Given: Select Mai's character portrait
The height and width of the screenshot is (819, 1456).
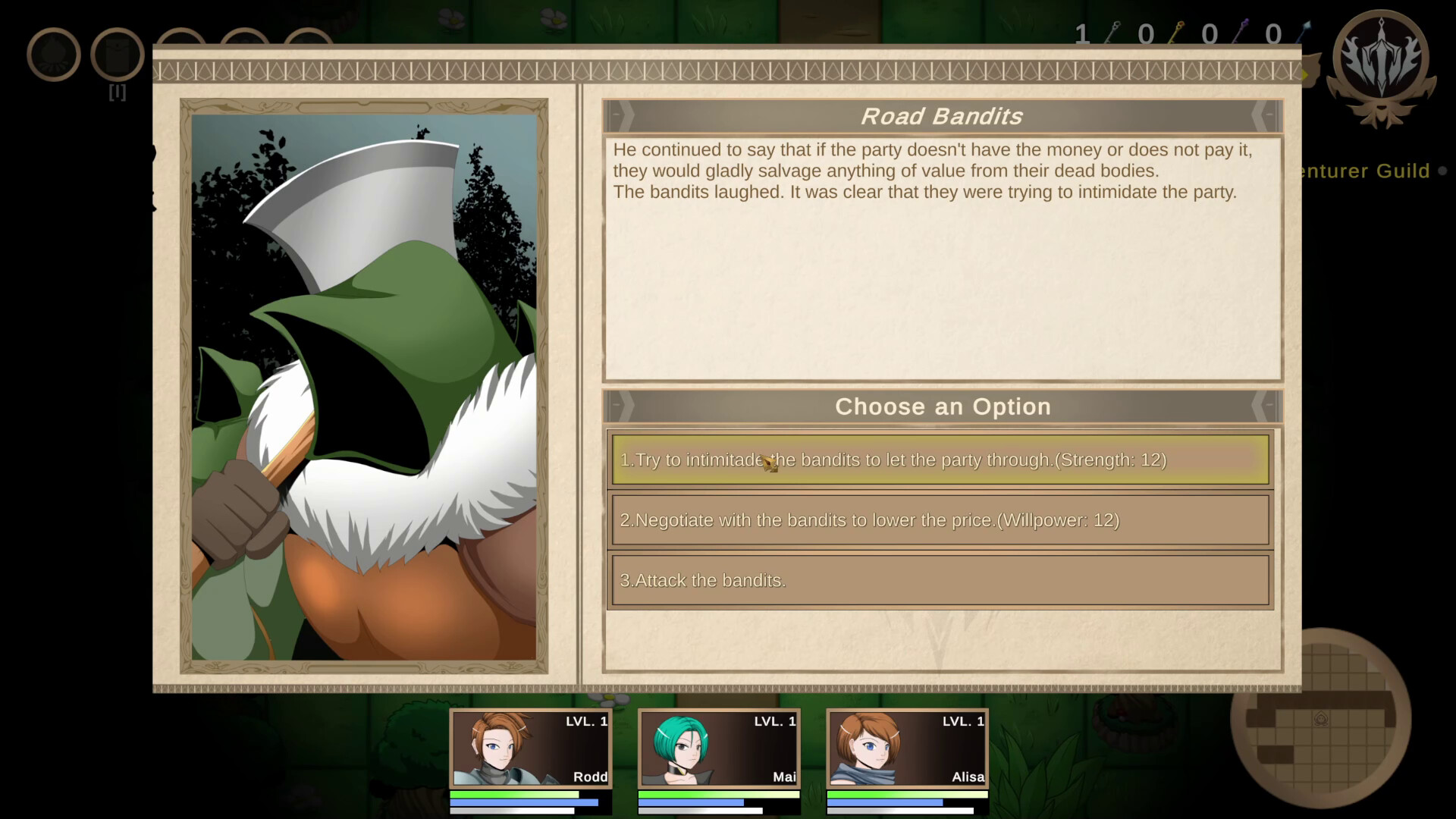Looking at the screenshot, I should tap(719, 748).
